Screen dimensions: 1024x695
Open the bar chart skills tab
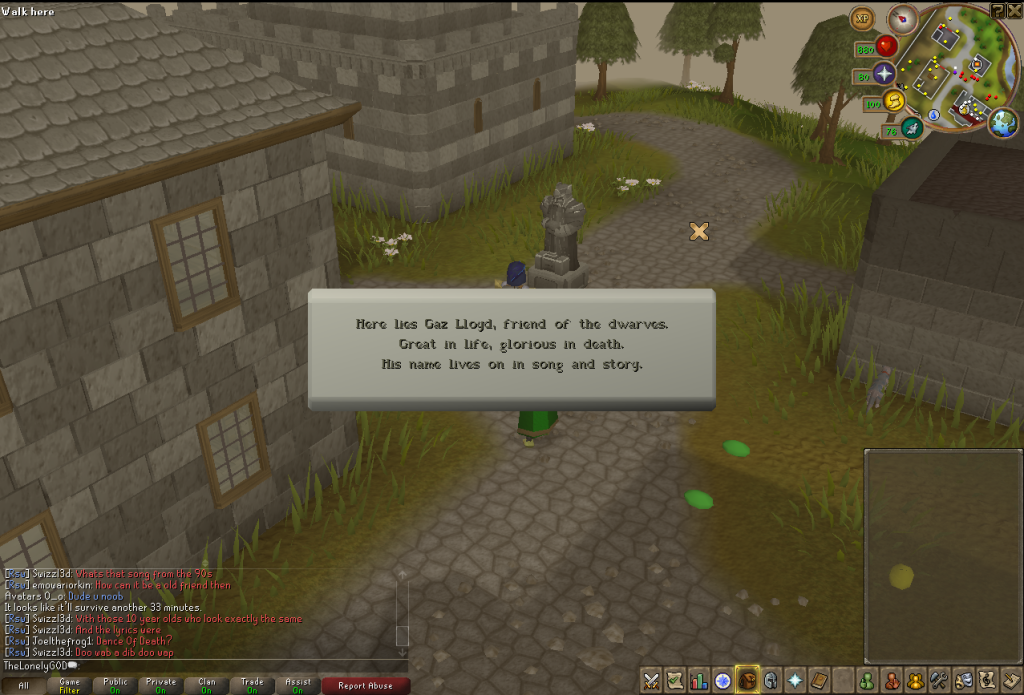click(698, 681)
